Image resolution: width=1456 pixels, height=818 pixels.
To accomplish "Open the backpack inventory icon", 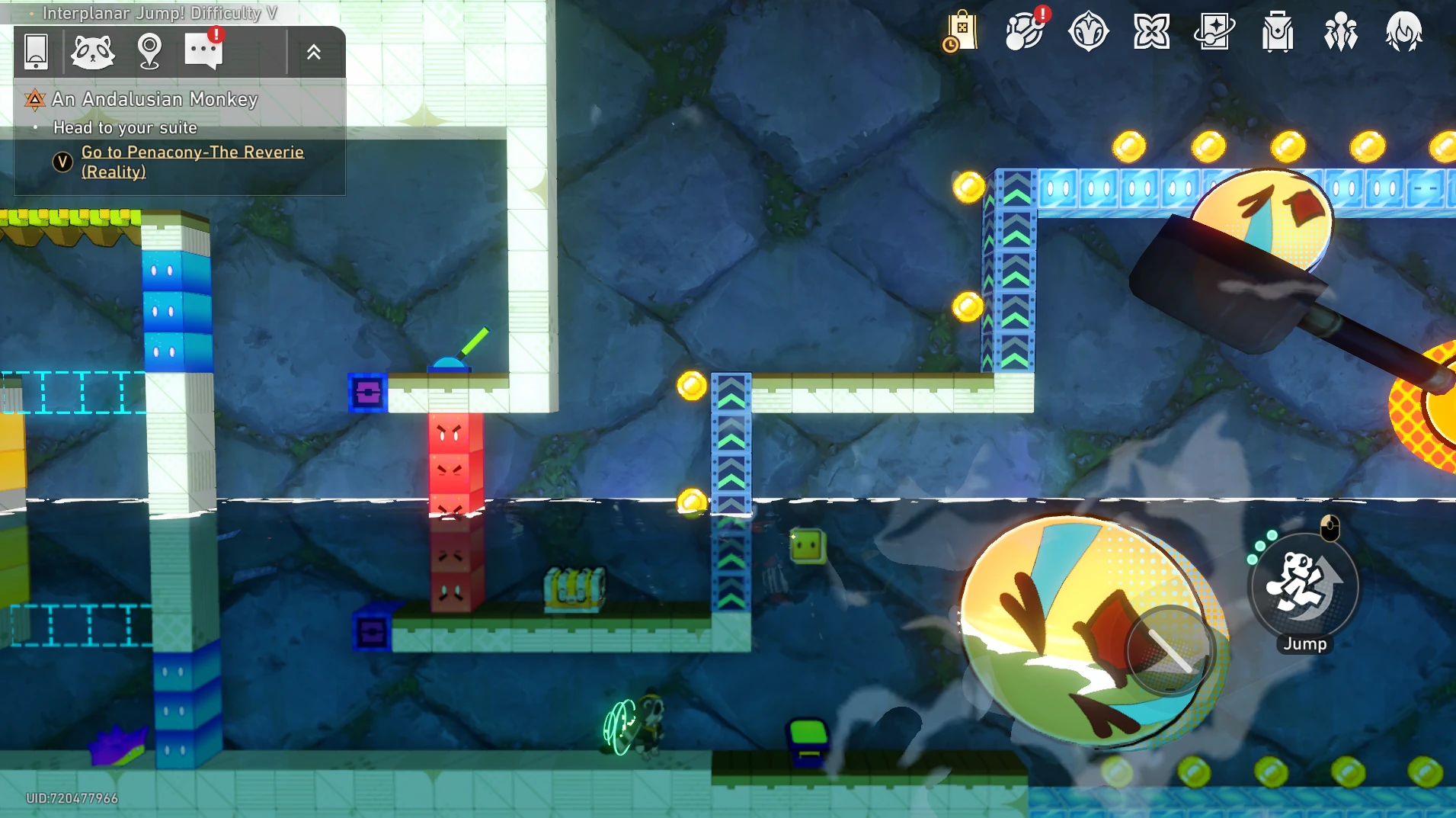I will [1278, 32].
